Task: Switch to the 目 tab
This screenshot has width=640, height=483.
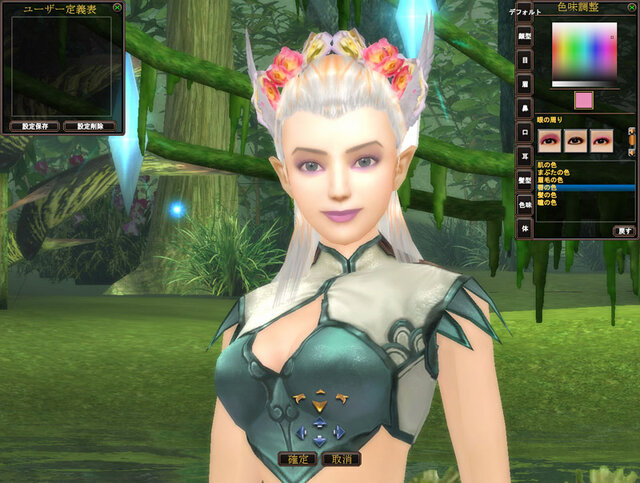Action: (524, 58)
